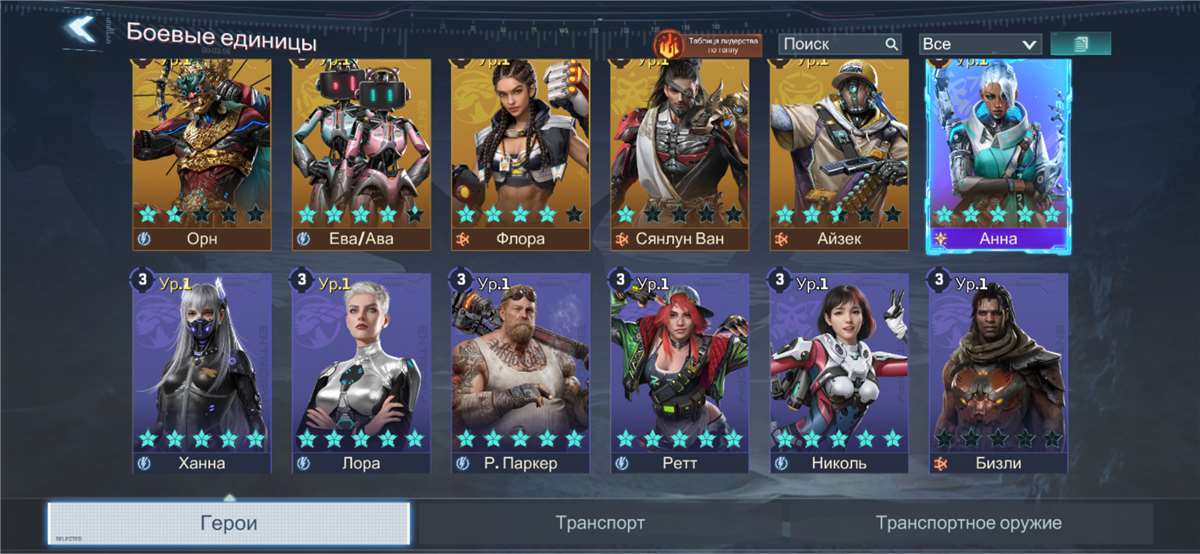Choose the hero card Николь
1200x554 pixels.
coord(839,370)
